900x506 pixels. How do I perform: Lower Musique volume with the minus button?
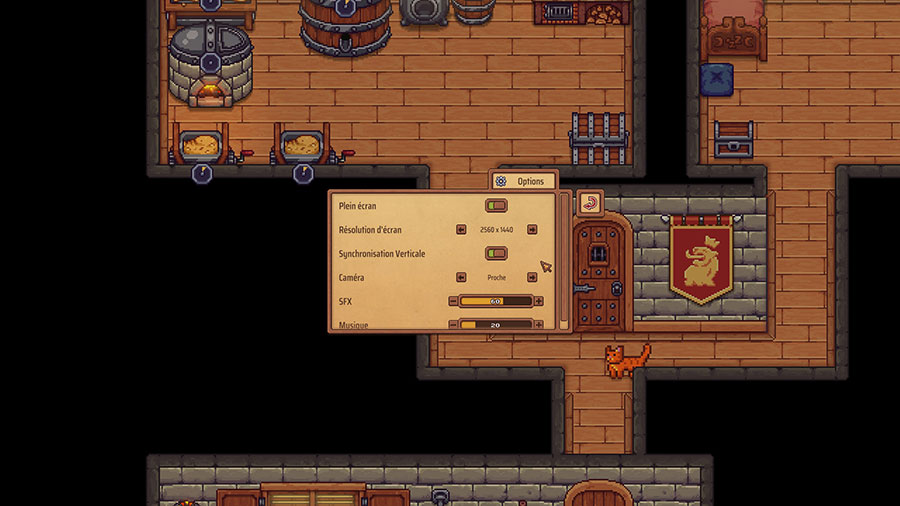pos(453,324)
